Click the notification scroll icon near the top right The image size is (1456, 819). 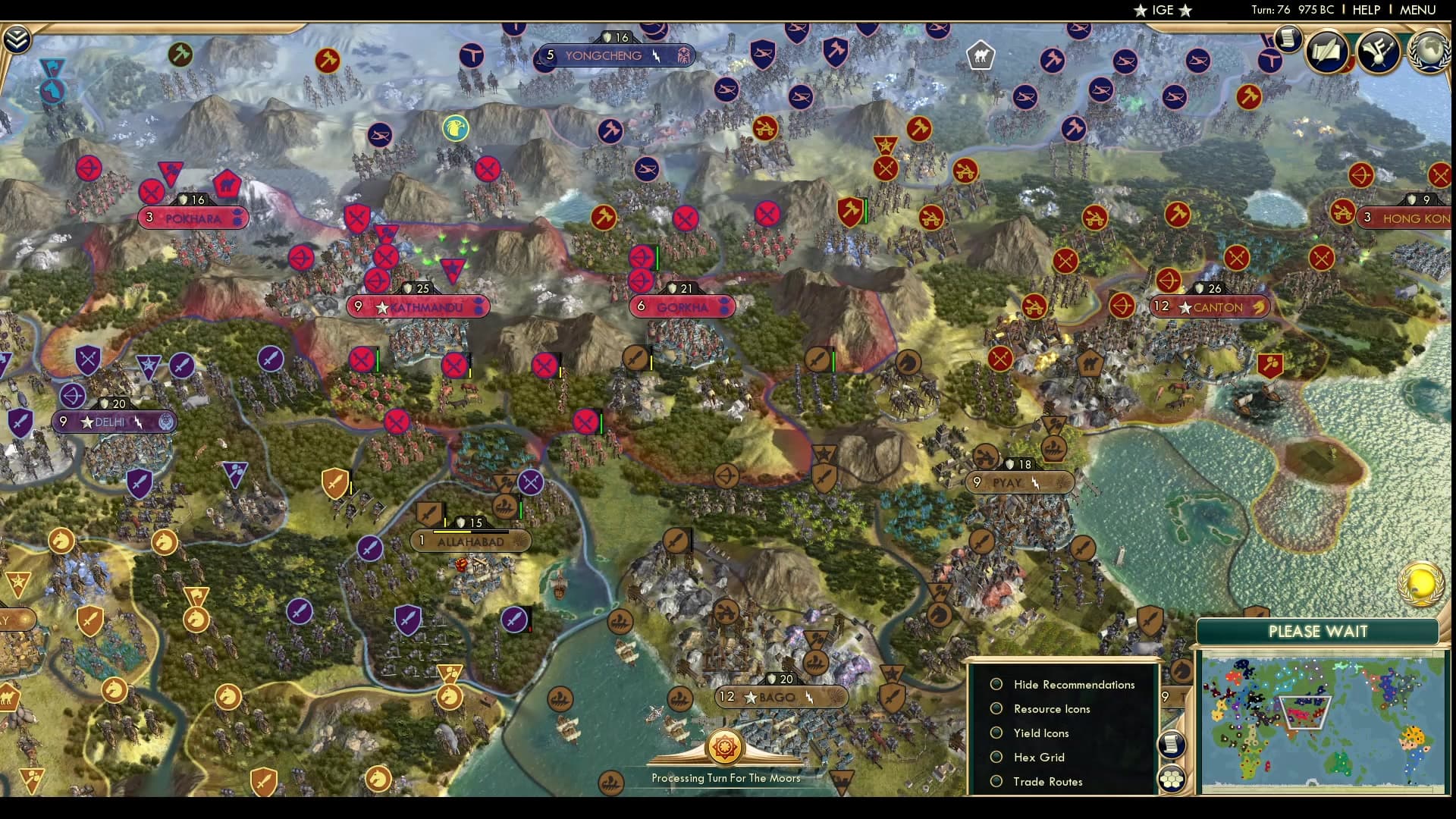1287,38
